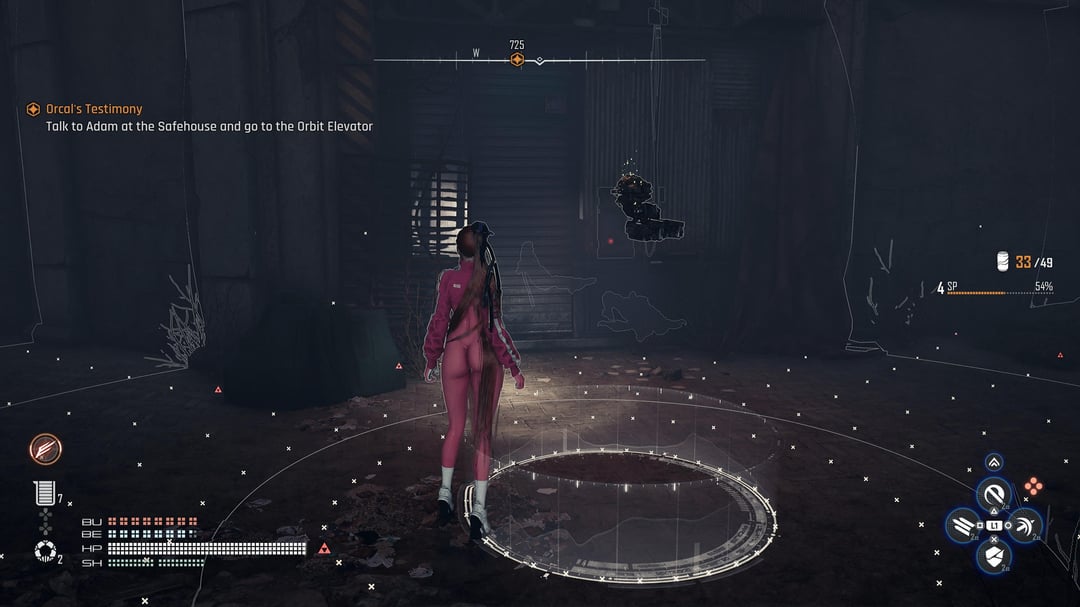Activate the orange winged ability icon
Image resolution: width=1080 pixels, height=607 pixels.
[45, 449]
